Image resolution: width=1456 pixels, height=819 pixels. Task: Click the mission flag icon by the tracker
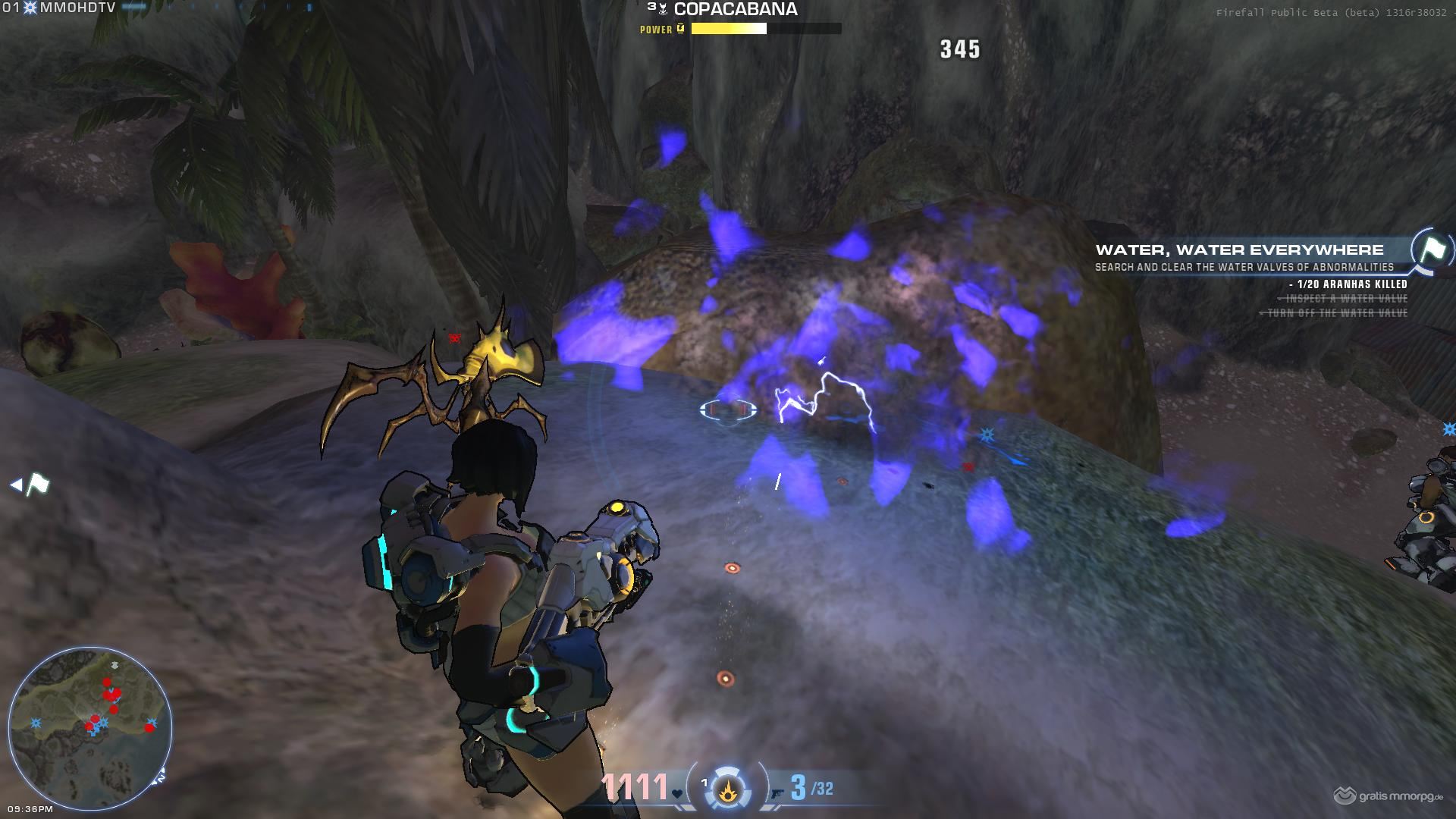[1432, 249]
